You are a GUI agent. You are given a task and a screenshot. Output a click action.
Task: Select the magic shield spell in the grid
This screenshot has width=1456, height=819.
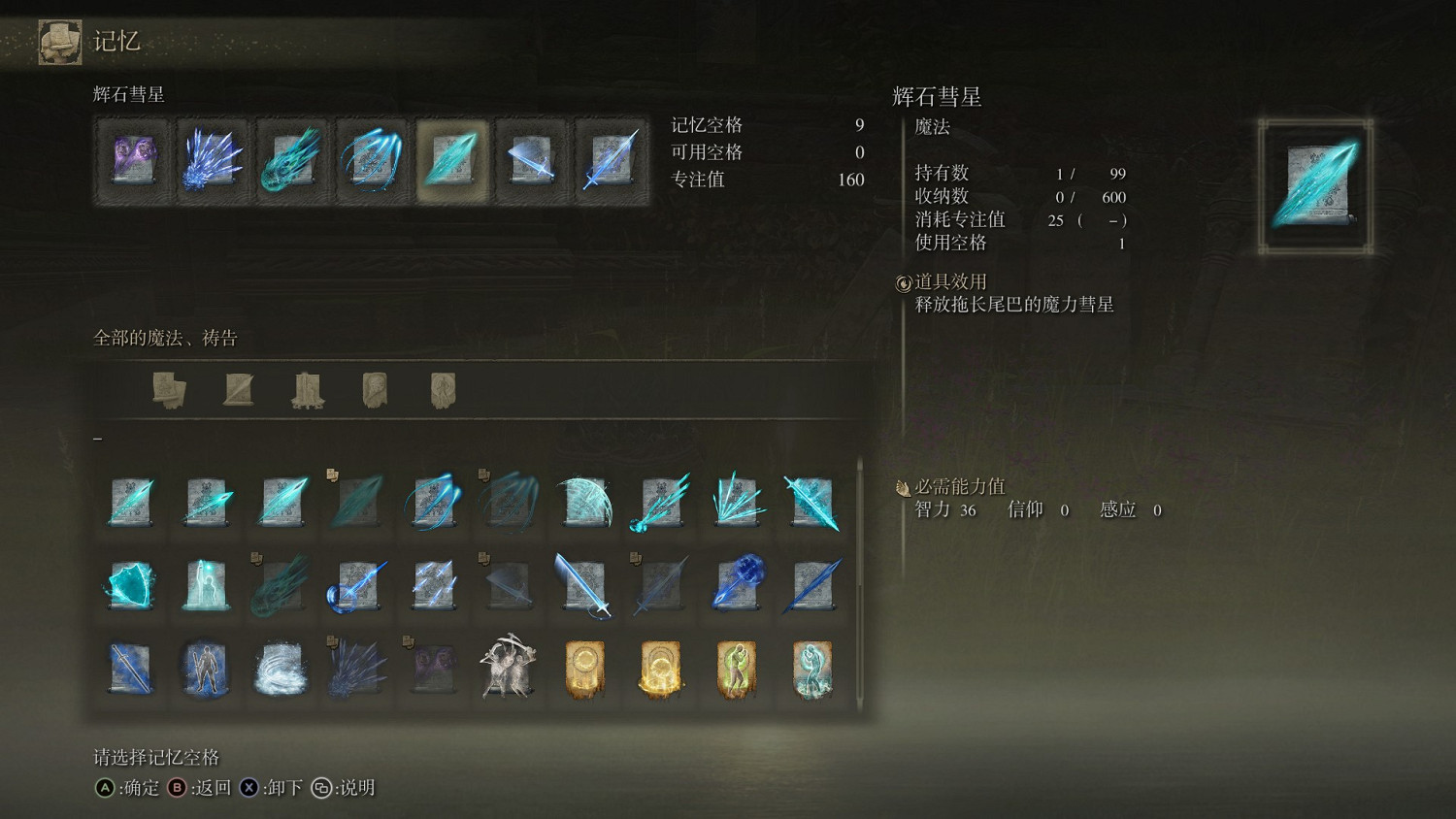(131, 586)
